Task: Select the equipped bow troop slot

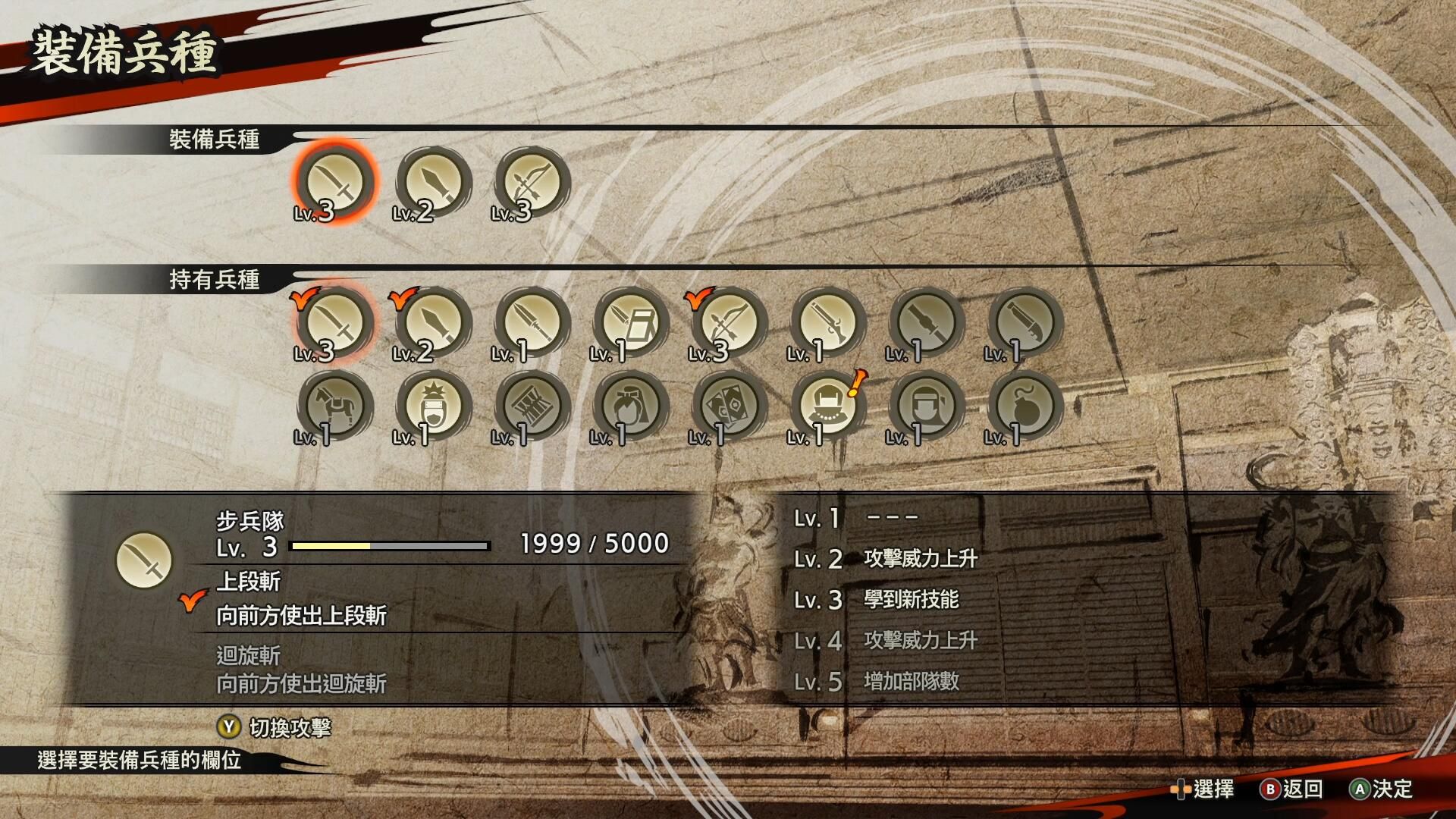Action: click(x=532, y=182)
